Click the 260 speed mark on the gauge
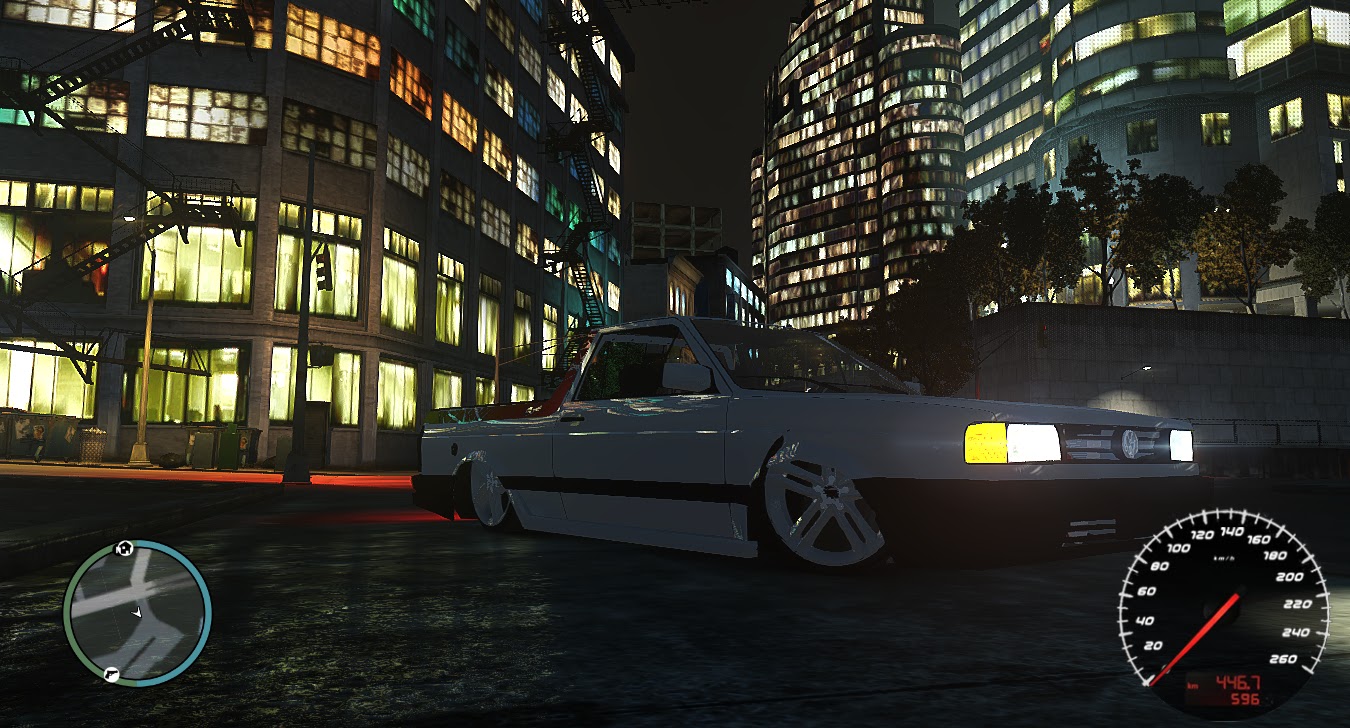Screen dimensions: 1350x728 click(1283, 659)
